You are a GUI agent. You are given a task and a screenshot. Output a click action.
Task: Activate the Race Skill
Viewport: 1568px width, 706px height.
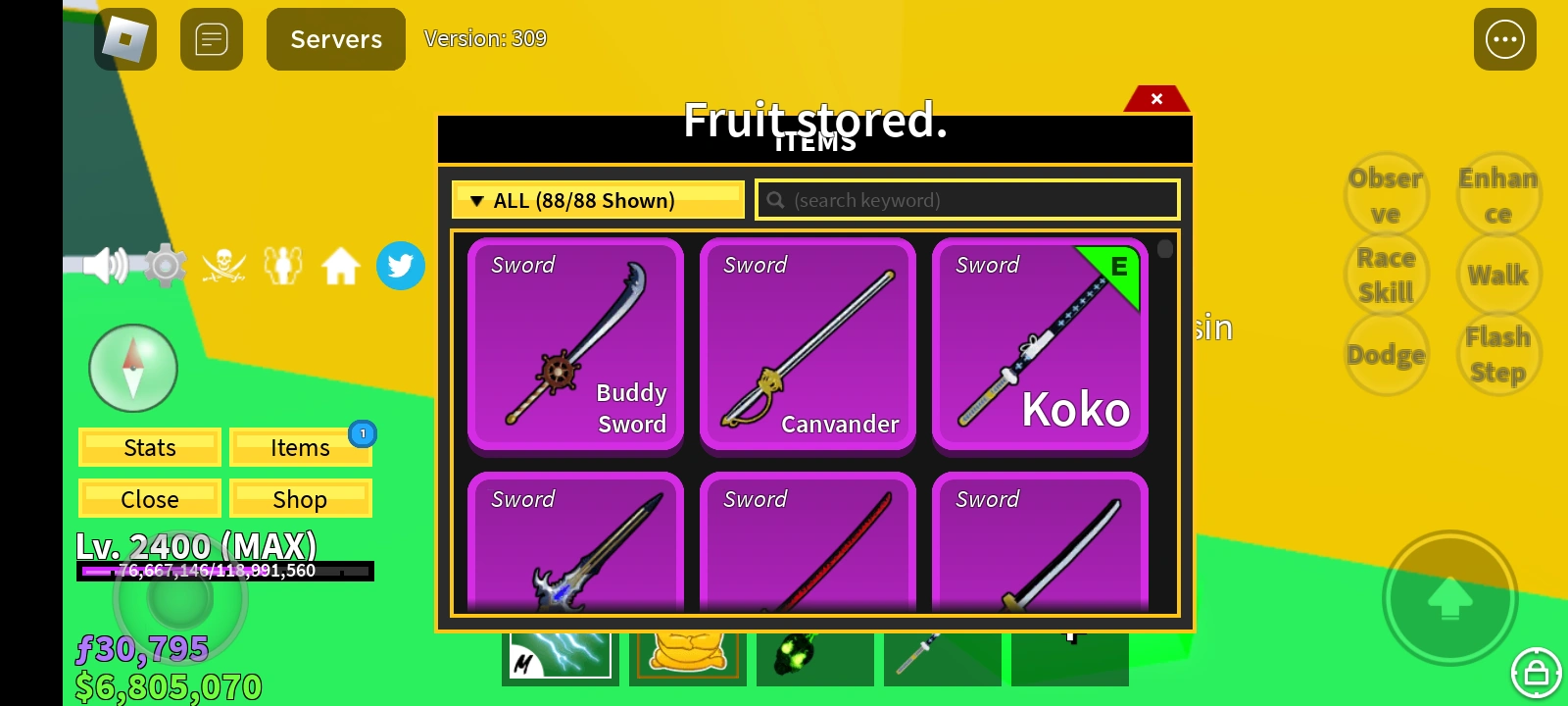point(1386,275)
